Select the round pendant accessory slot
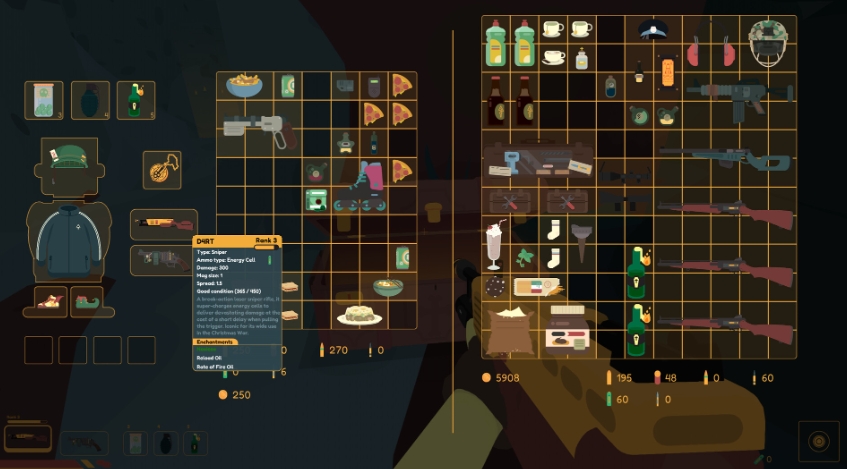Screen dimensions: 847x469 click(x=161, y=169)
